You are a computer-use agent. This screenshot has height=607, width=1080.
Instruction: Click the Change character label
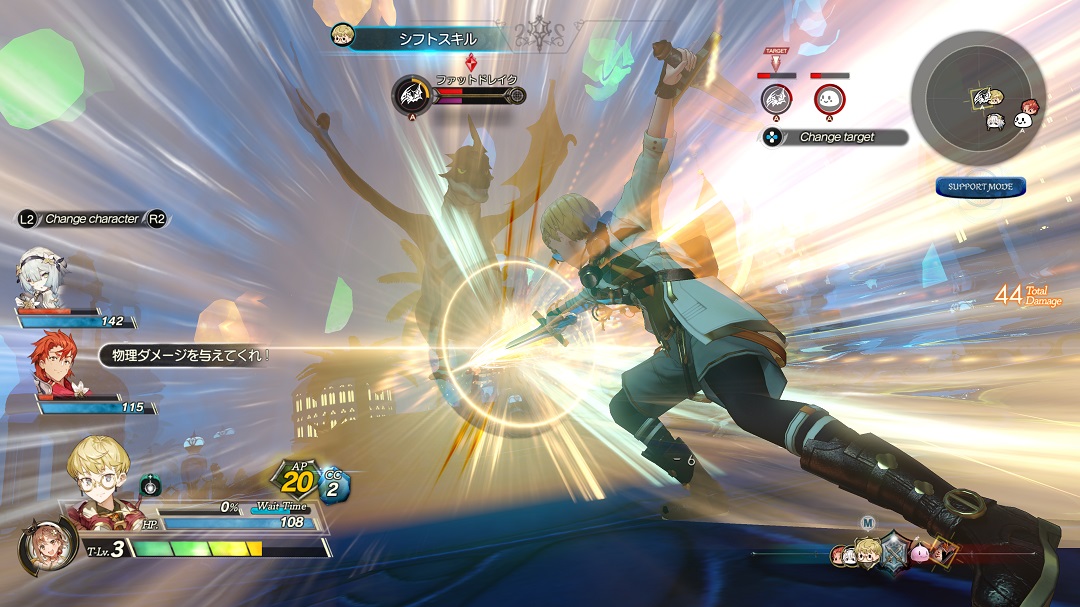92,219
